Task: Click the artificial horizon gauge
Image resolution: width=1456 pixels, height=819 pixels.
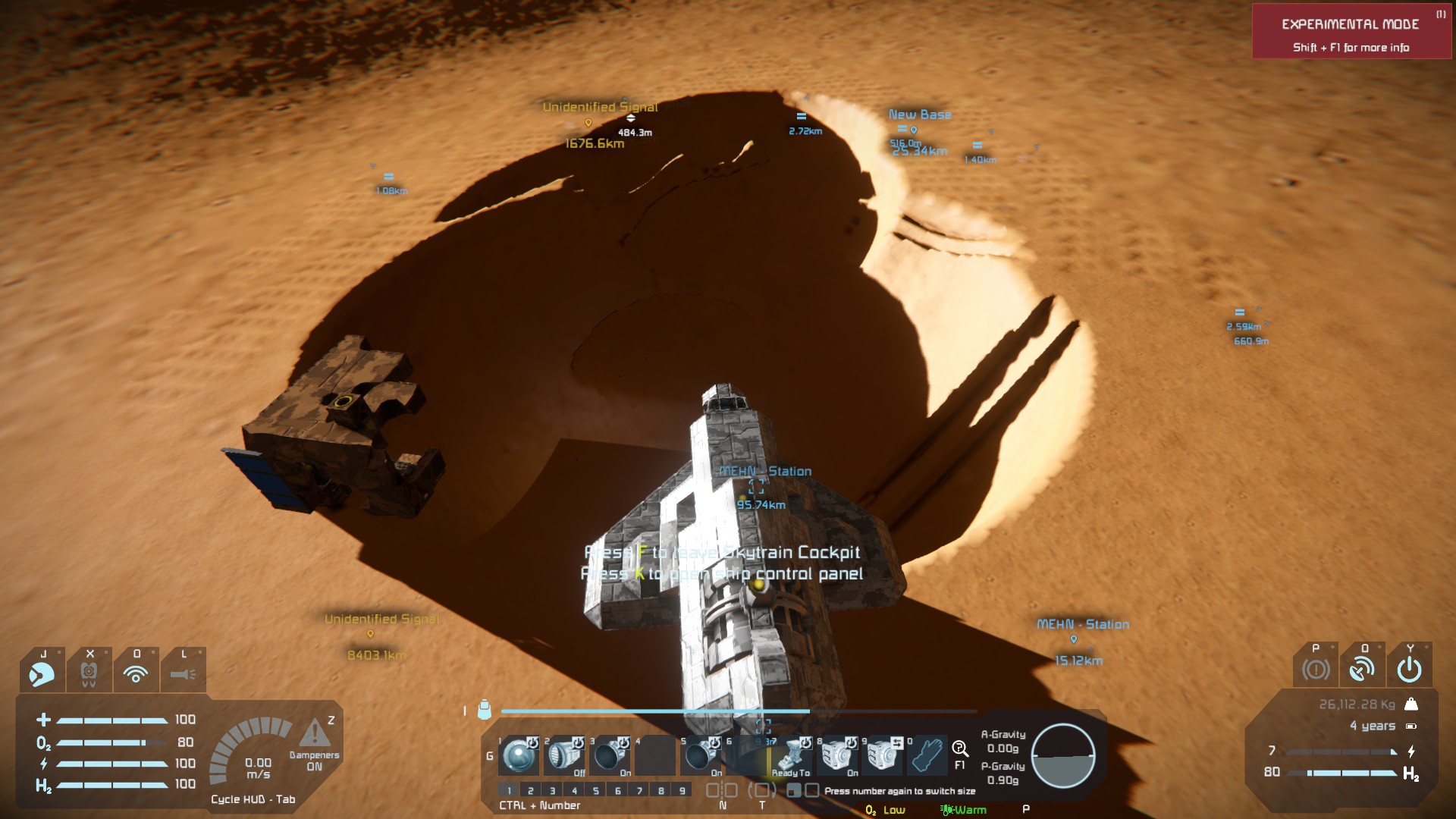Action: click(1063, 755)
